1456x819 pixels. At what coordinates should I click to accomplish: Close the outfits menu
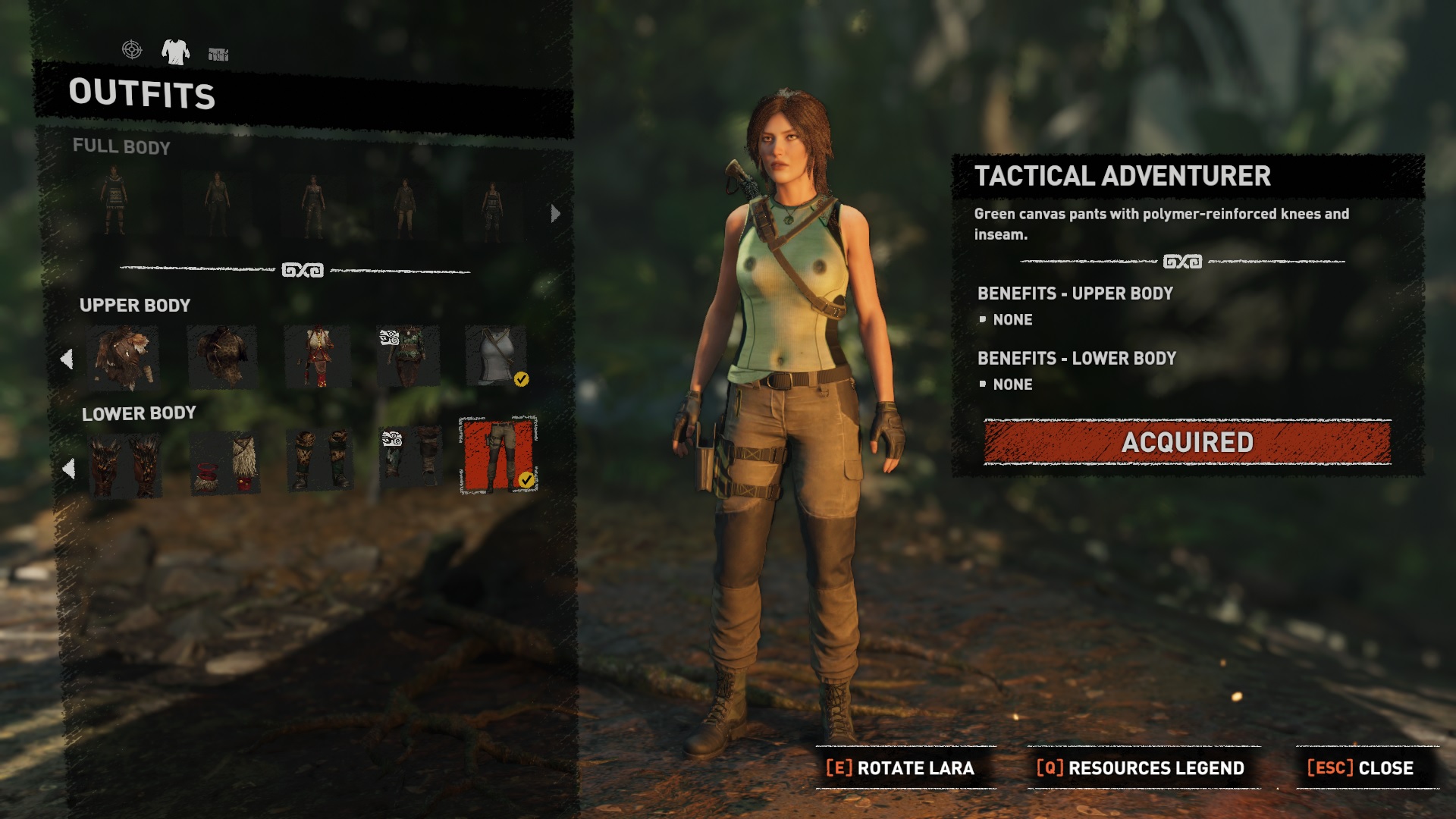coord(1361,768)
